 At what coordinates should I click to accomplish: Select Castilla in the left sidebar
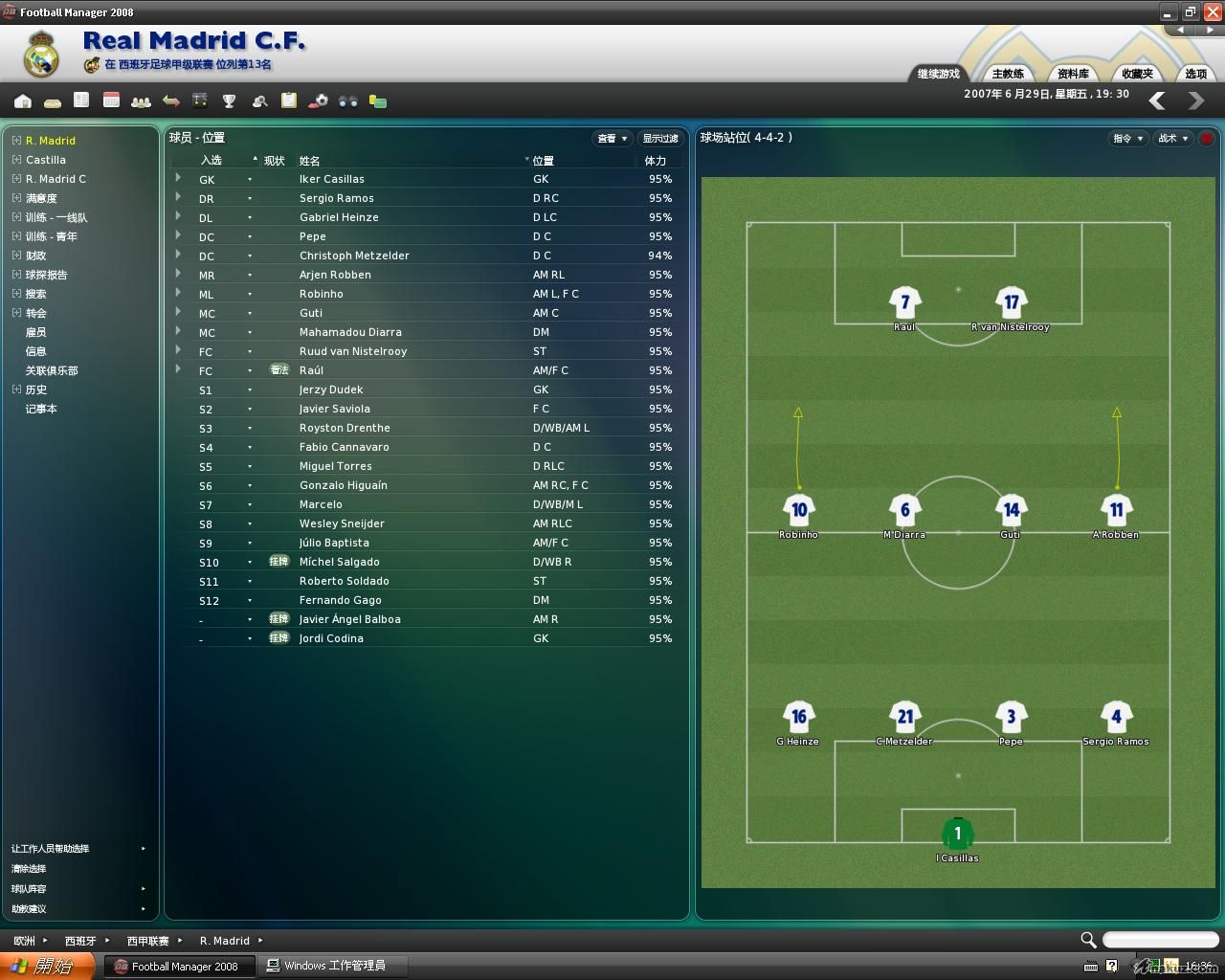coord(46,160)
